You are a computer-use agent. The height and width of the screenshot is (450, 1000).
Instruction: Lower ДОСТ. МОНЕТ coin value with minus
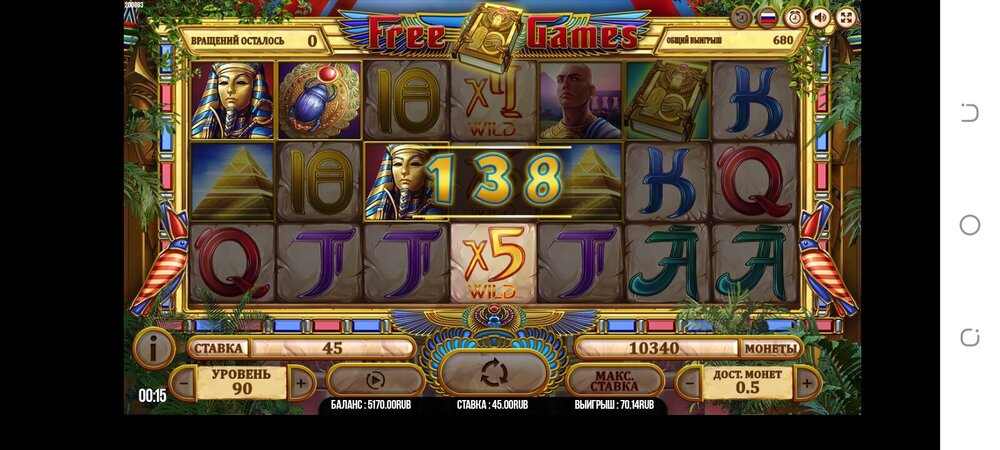coord(688,381)
